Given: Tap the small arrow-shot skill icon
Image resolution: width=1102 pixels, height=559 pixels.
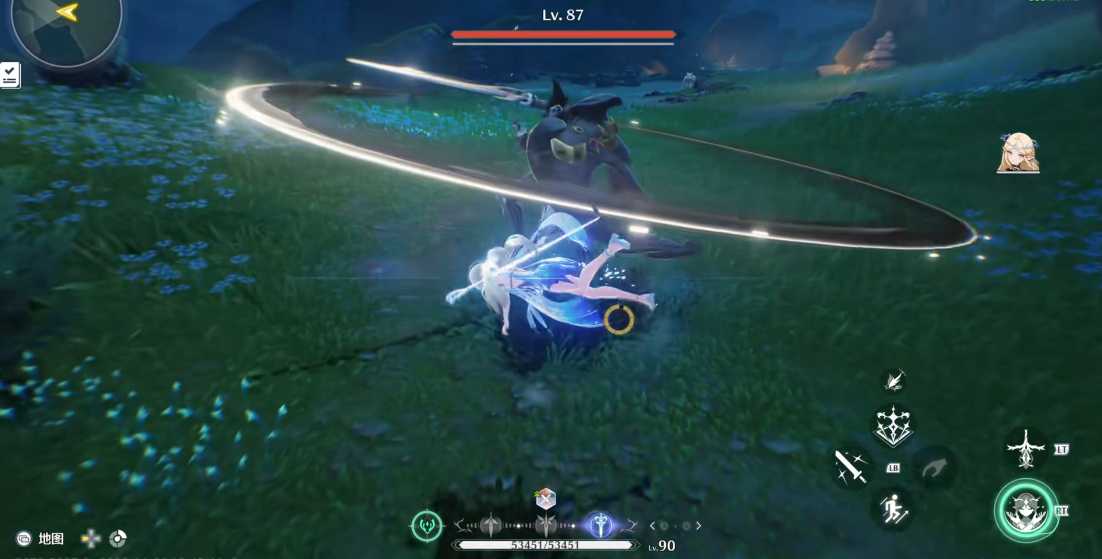Looking at the screenshot, I should coord(894,380).
